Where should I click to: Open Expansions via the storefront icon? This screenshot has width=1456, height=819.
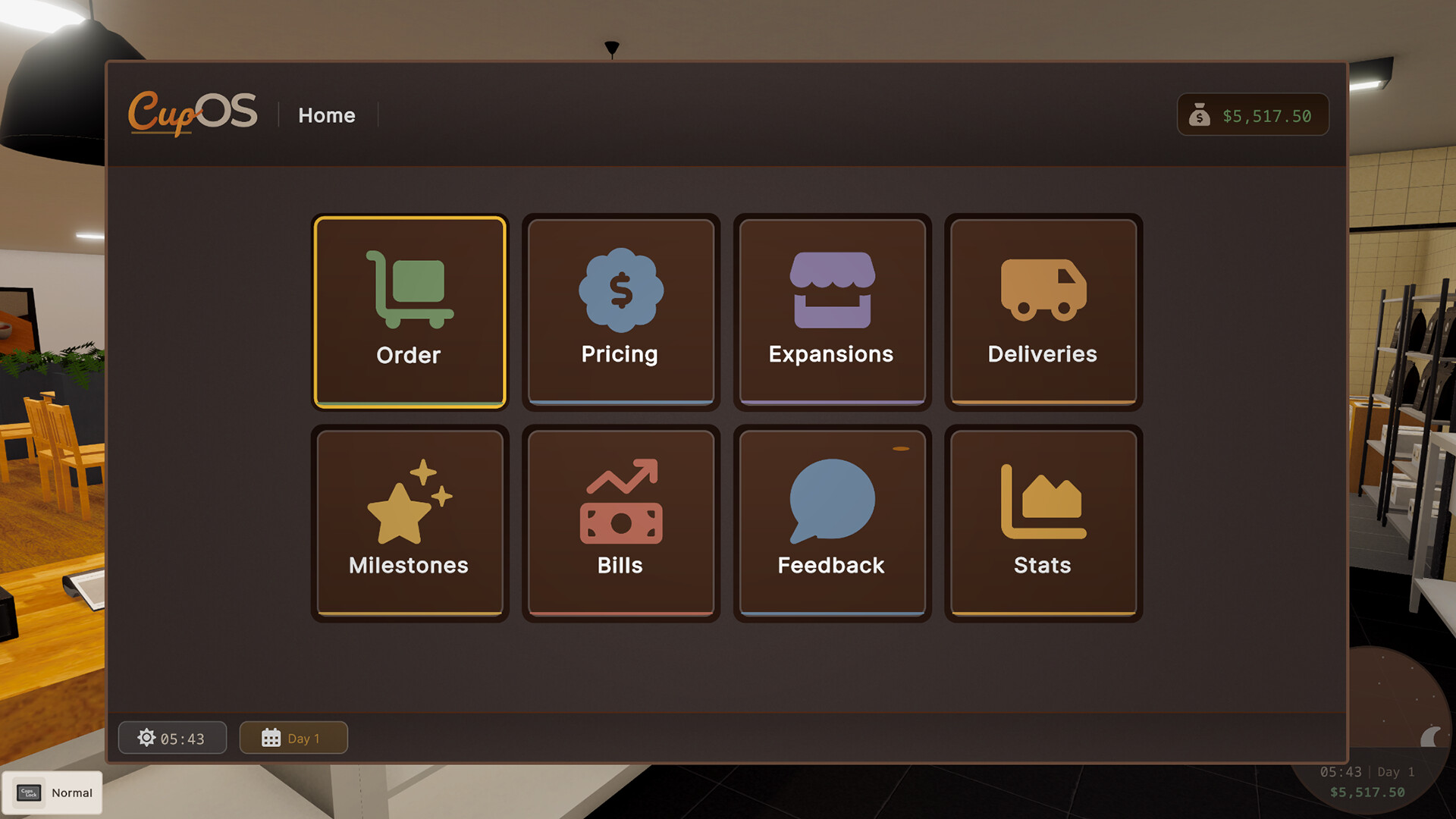click(x=831, y=288)
